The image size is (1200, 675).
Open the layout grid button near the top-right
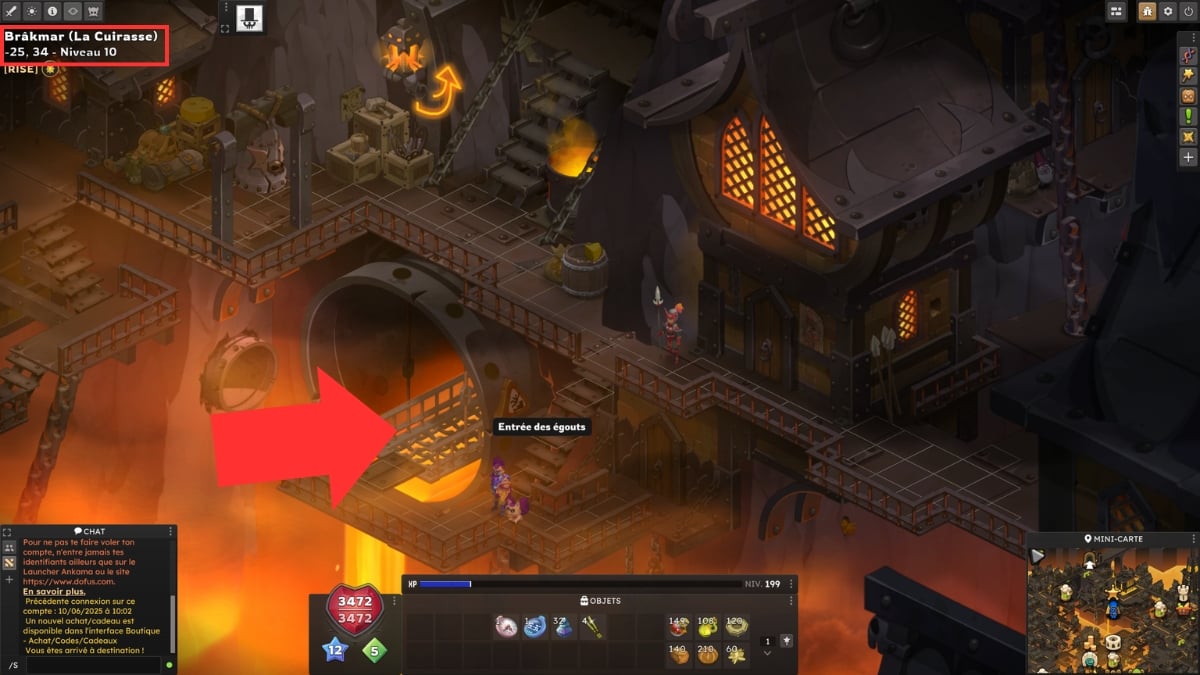click(1116, 11)
